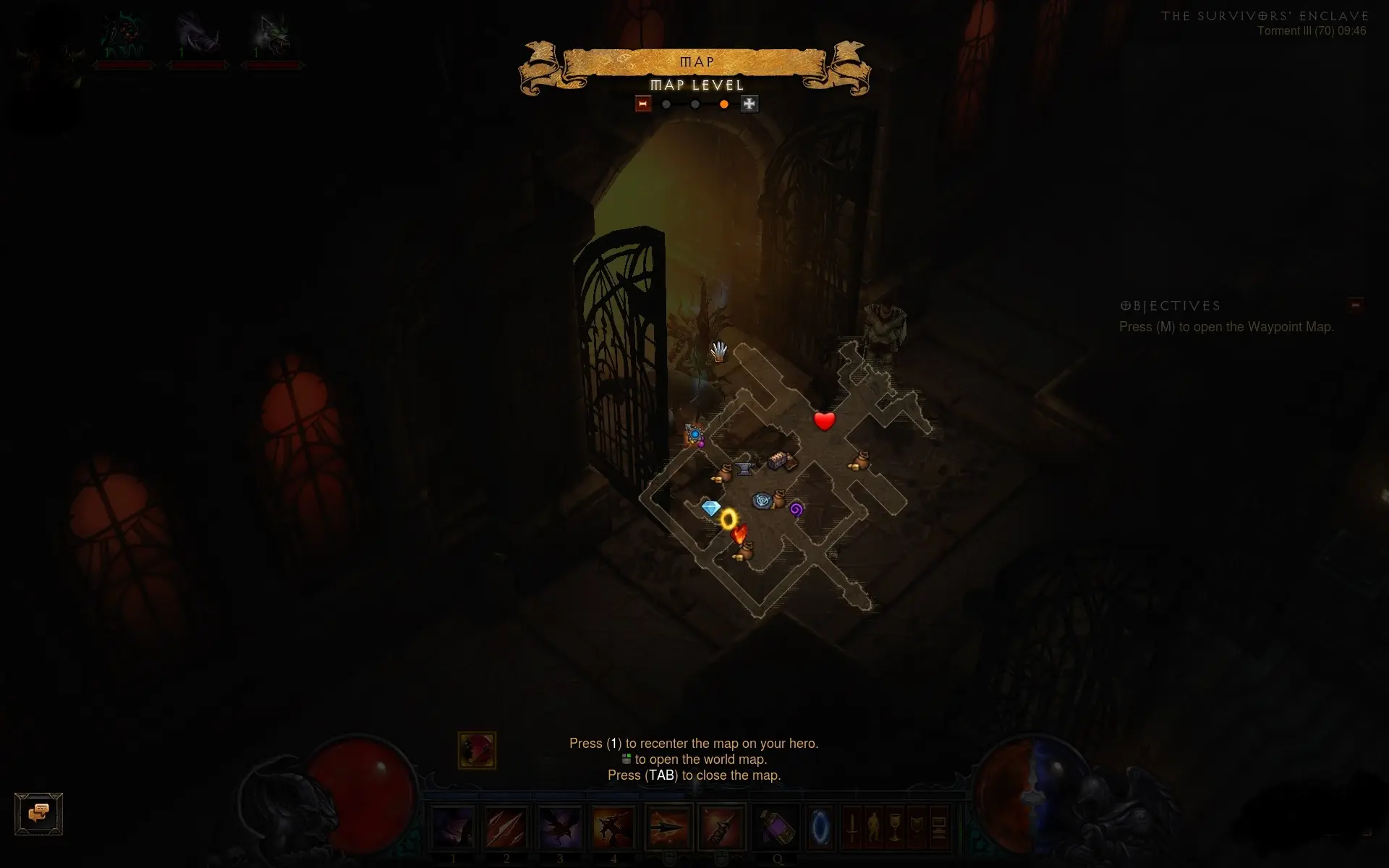The image size is (1389, 868).
Task: Open the game menu computer icon
Action: tap(938, 827)
